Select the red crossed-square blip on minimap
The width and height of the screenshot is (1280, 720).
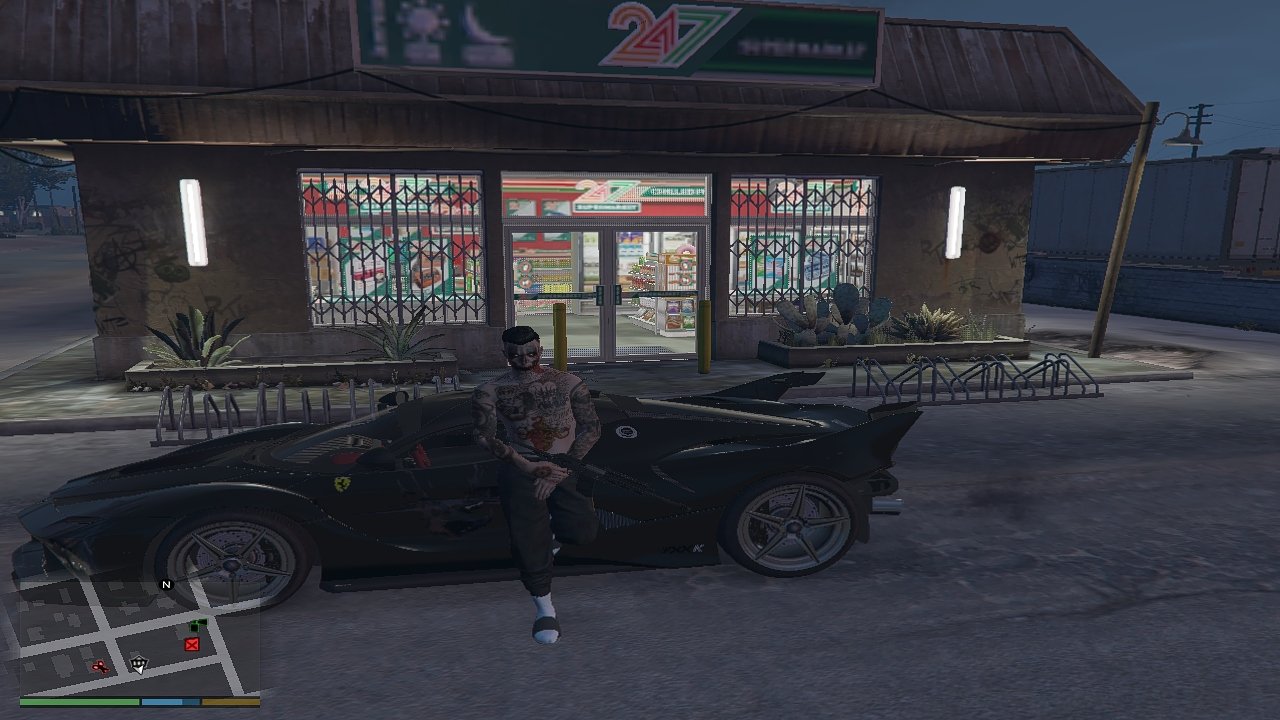pyautogui.click(x=192, y=645)
